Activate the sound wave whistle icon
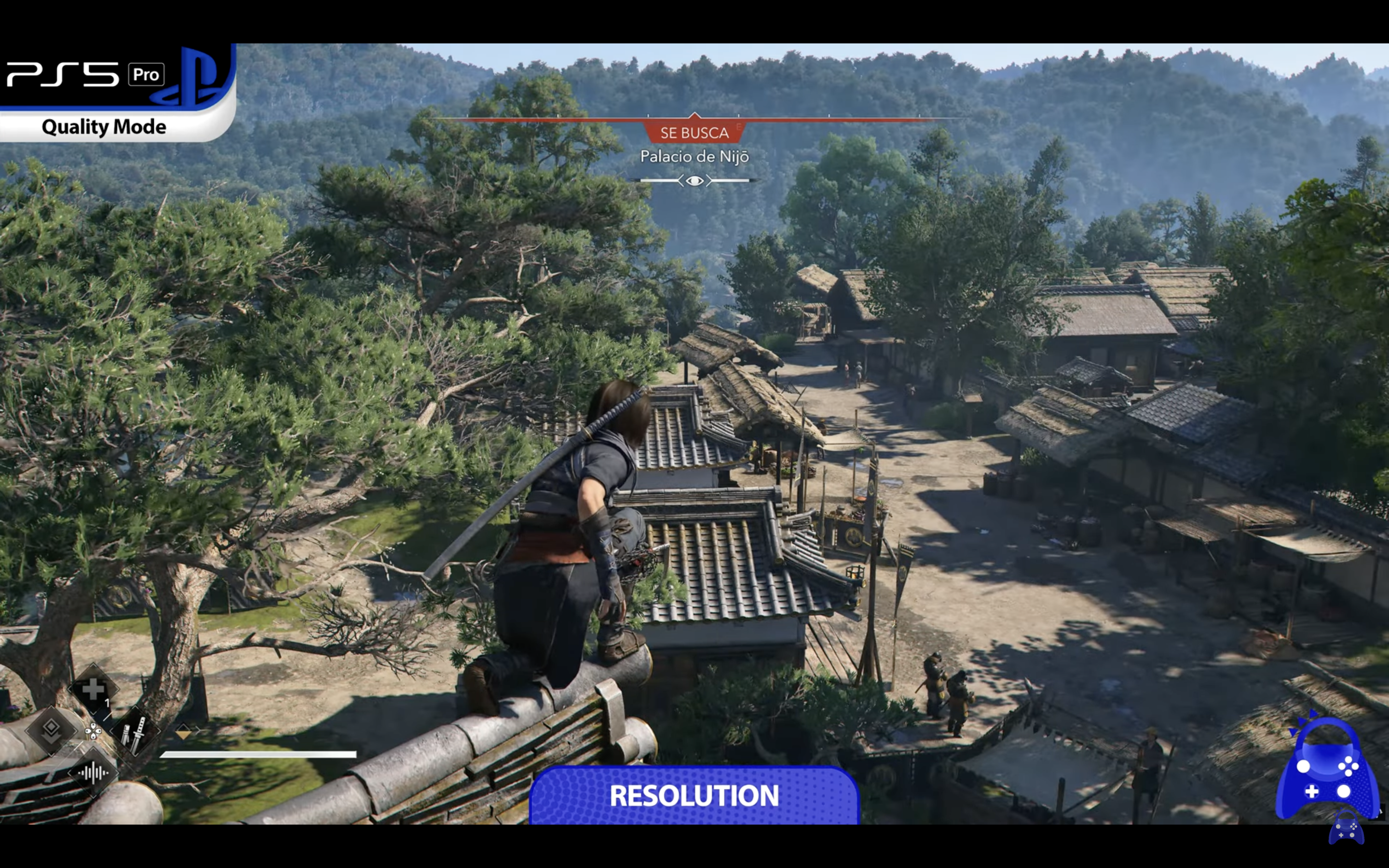The image size is (1389, 868). point(93,773)
